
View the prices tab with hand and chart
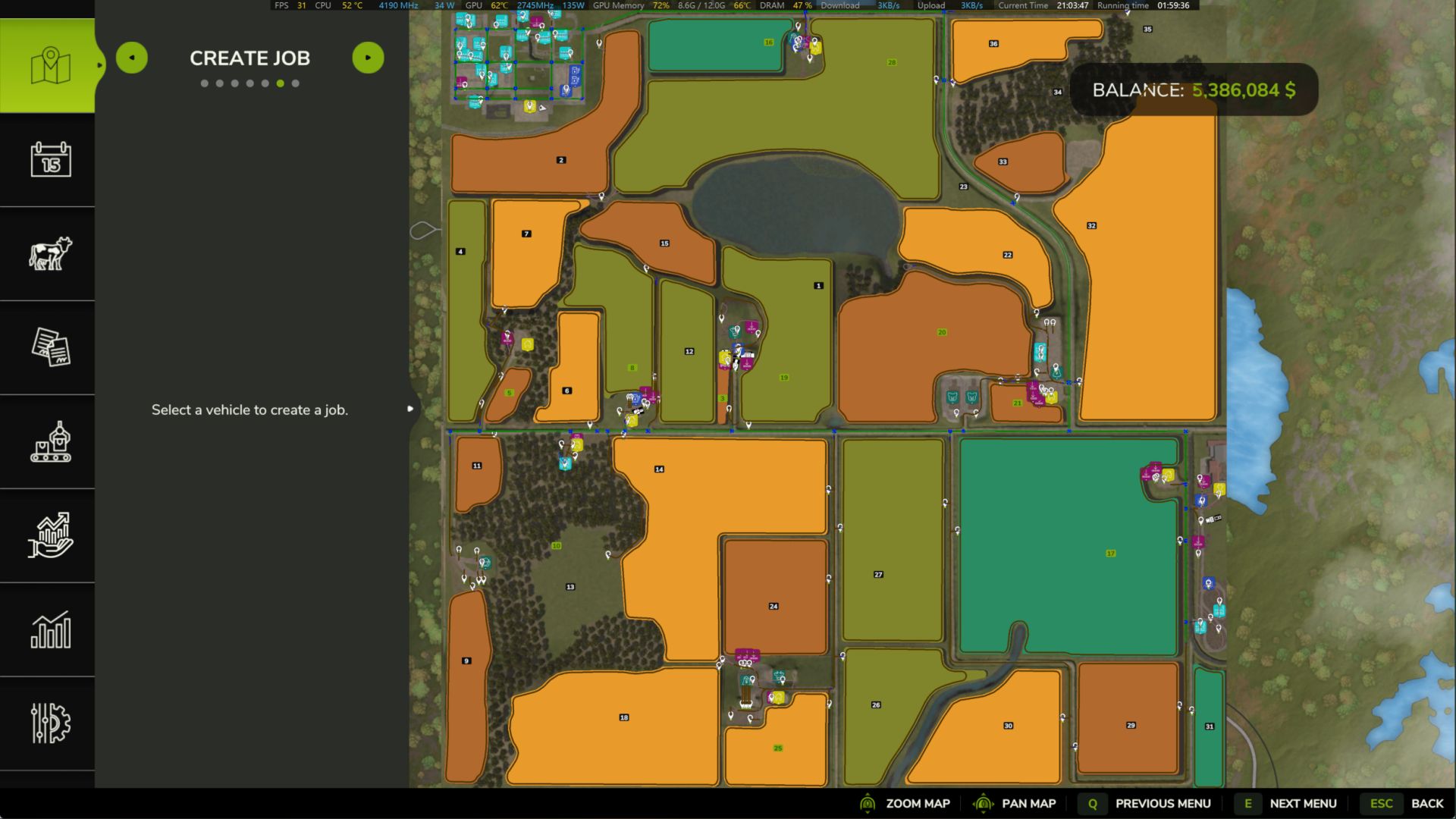(x=50, y=535)
